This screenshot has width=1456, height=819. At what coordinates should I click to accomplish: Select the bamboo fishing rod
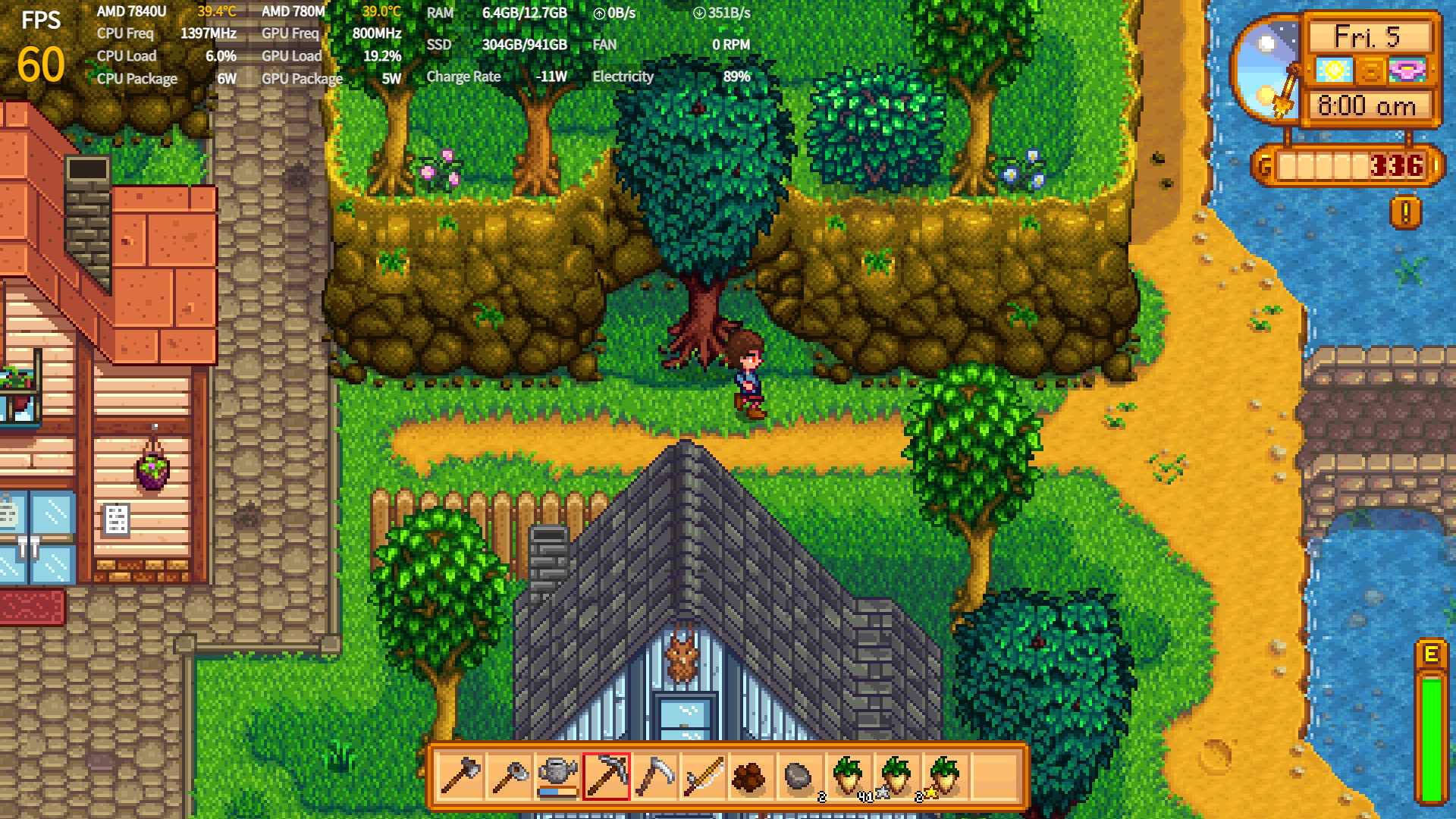pos(703,777)
